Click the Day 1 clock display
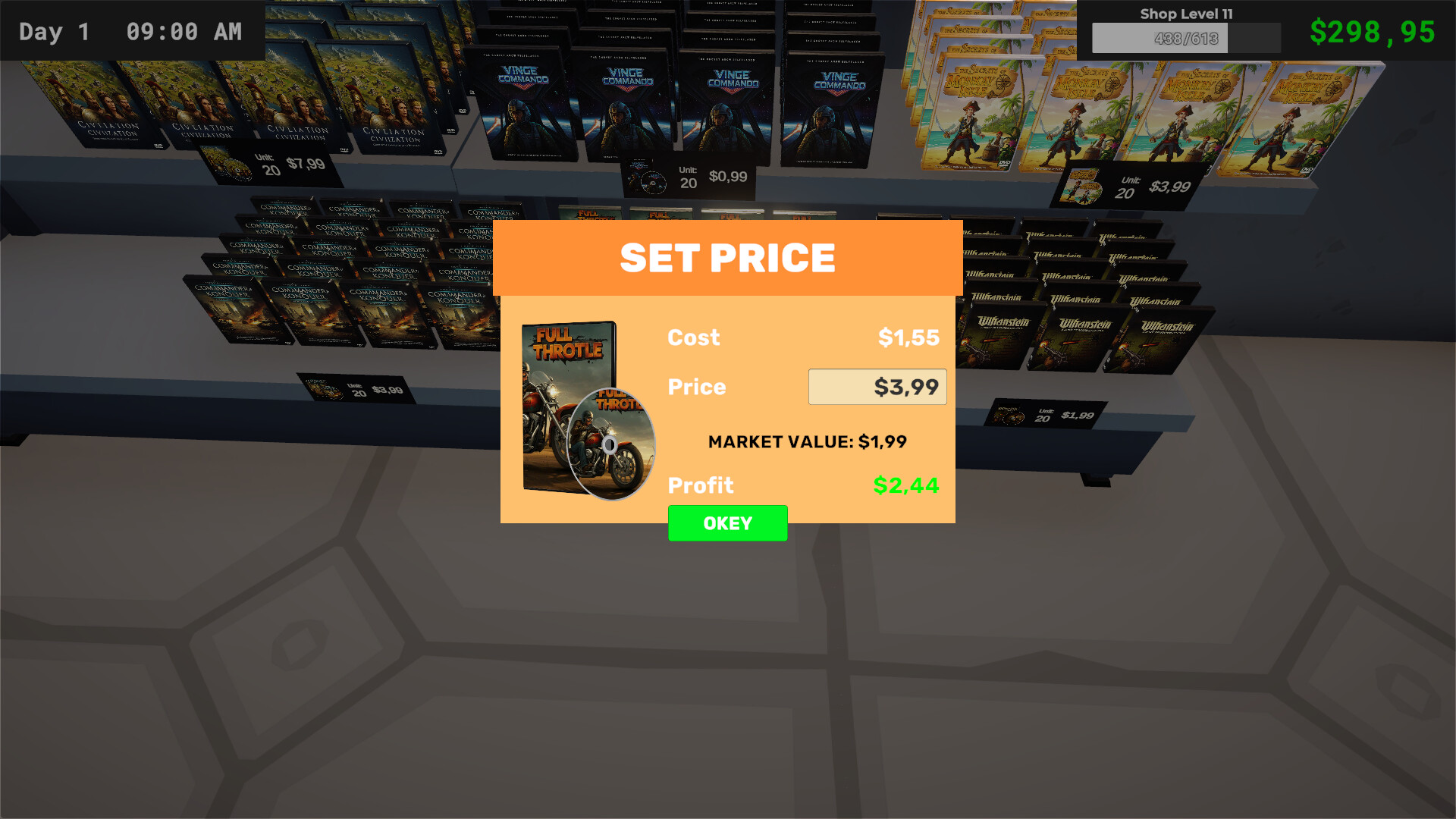The width and height of the screenshot is (1456, 819). tap(129, 31)
